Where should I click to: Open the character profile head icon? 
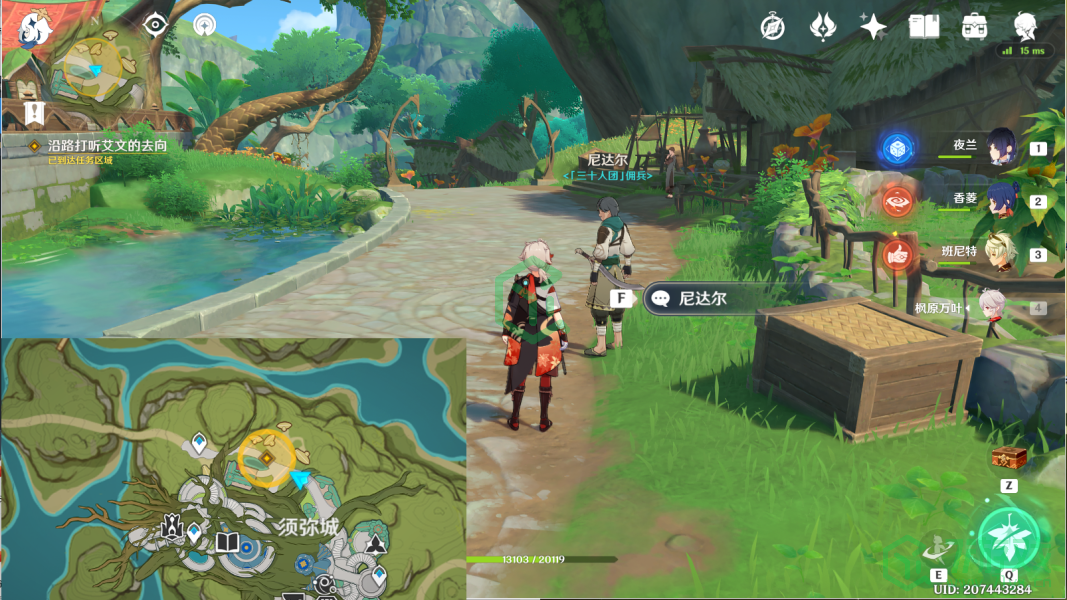coord(1025,27)
